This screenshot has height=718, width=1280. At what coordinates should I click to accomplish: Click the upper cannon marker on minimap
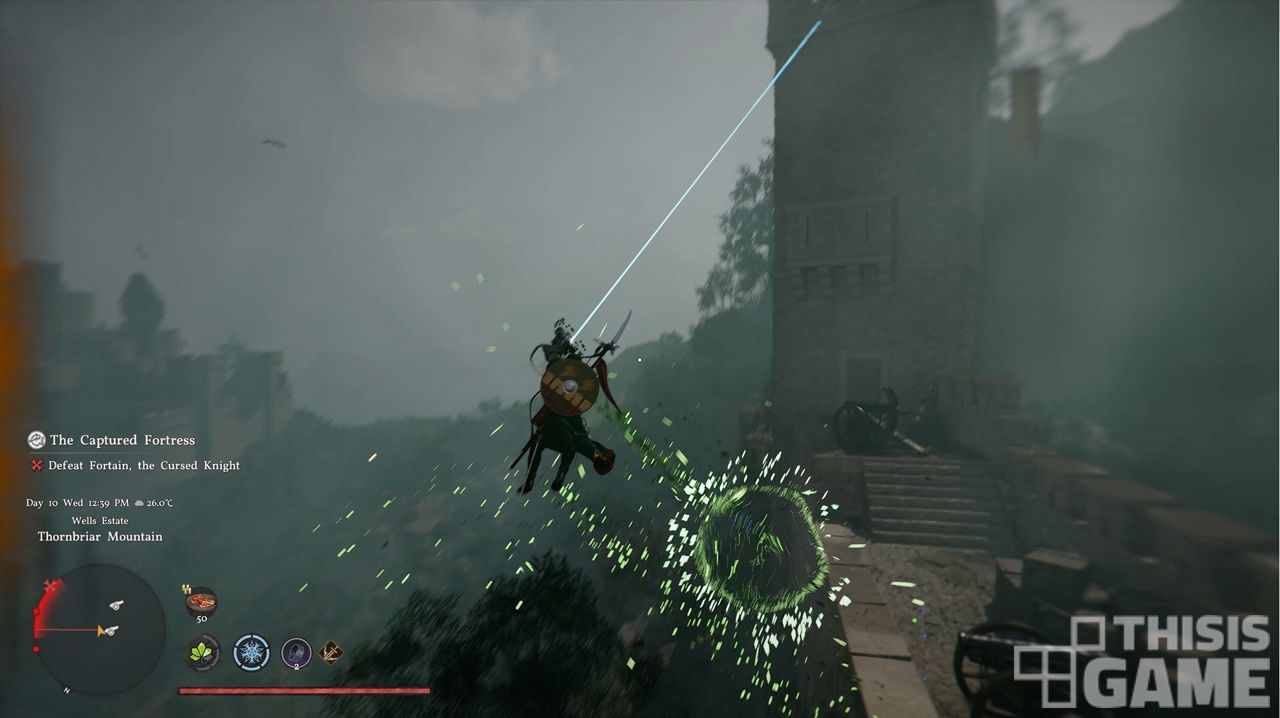click(x=117, y=605)
